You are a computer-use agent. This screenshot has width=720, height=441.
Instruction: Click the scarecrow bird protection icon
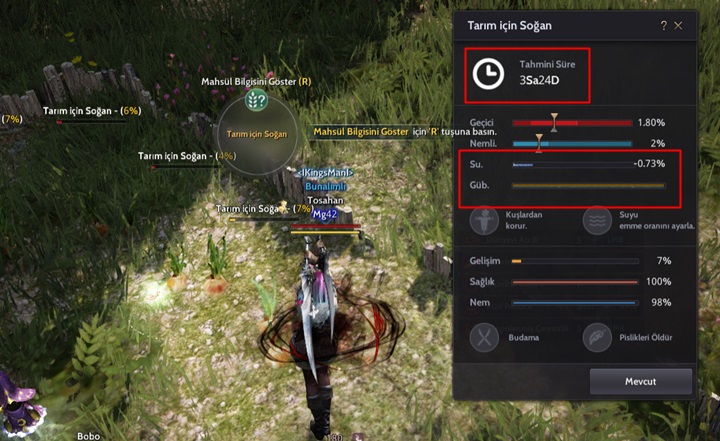tap(485, 220)
